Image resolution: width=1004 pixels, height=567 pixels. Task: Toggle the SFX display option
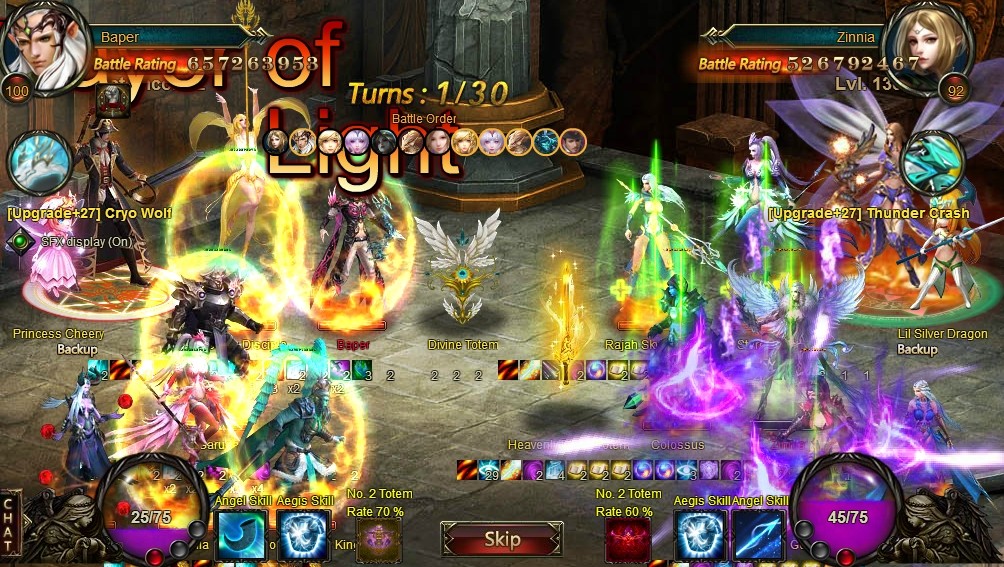coord(22,241)
